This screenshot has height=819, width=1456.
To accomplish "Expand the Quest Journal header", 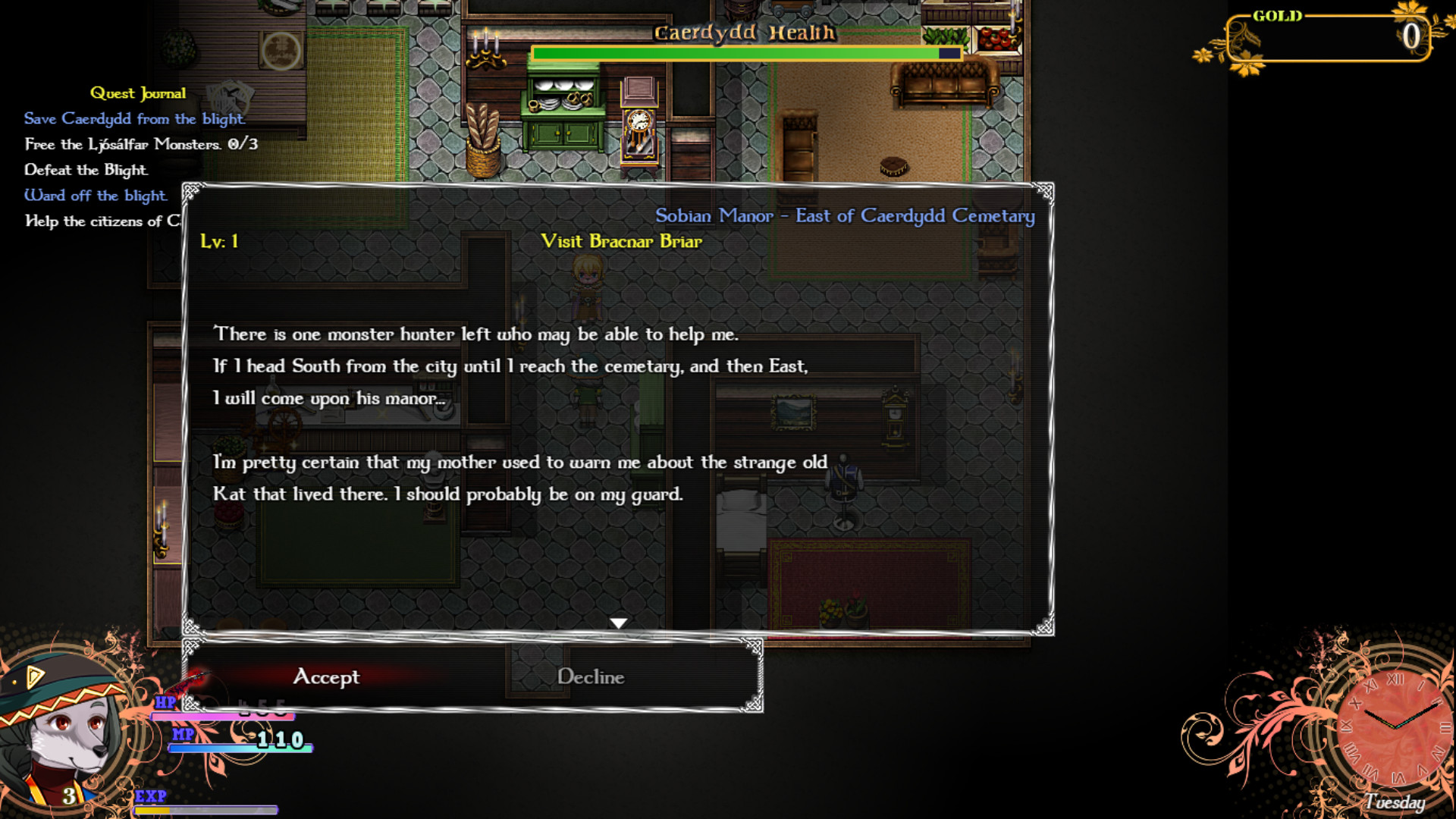I will click(138, 93).
